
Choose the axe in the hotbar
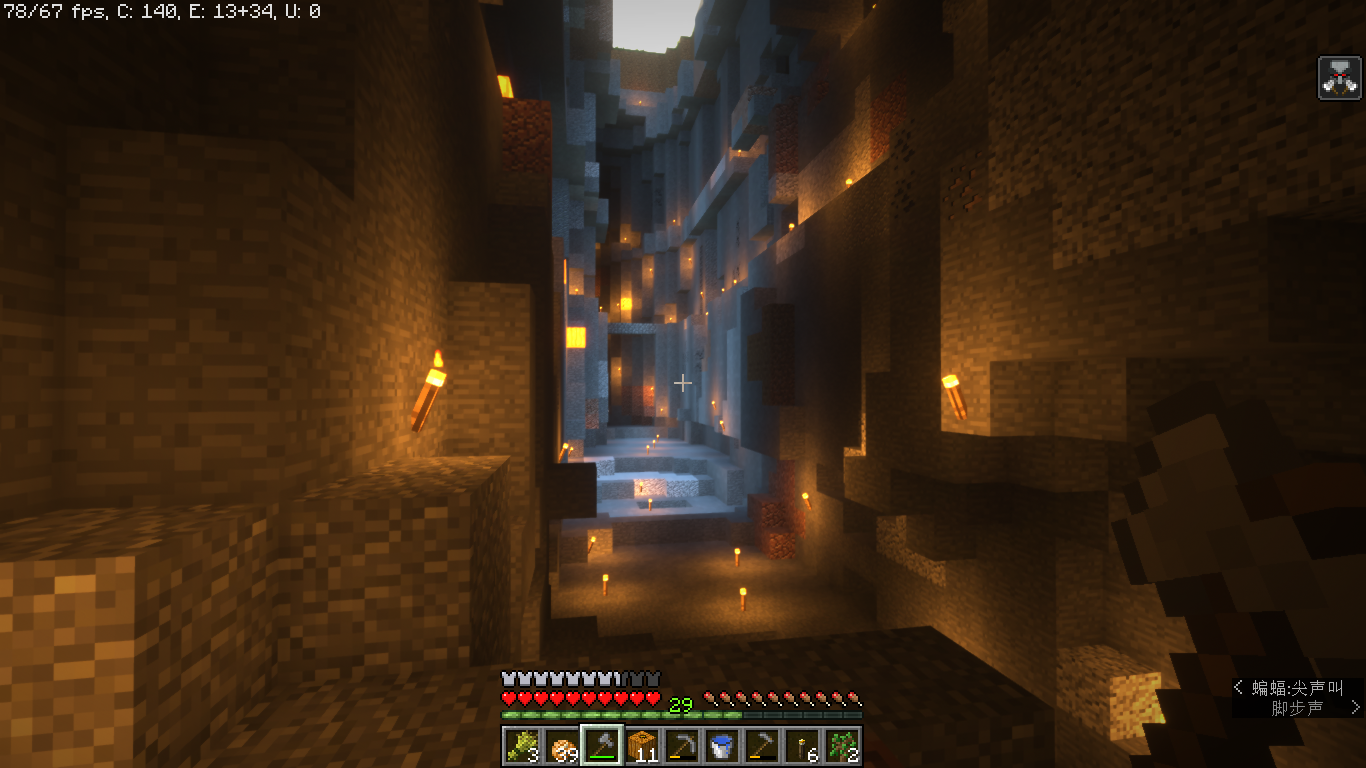point(602,746)
